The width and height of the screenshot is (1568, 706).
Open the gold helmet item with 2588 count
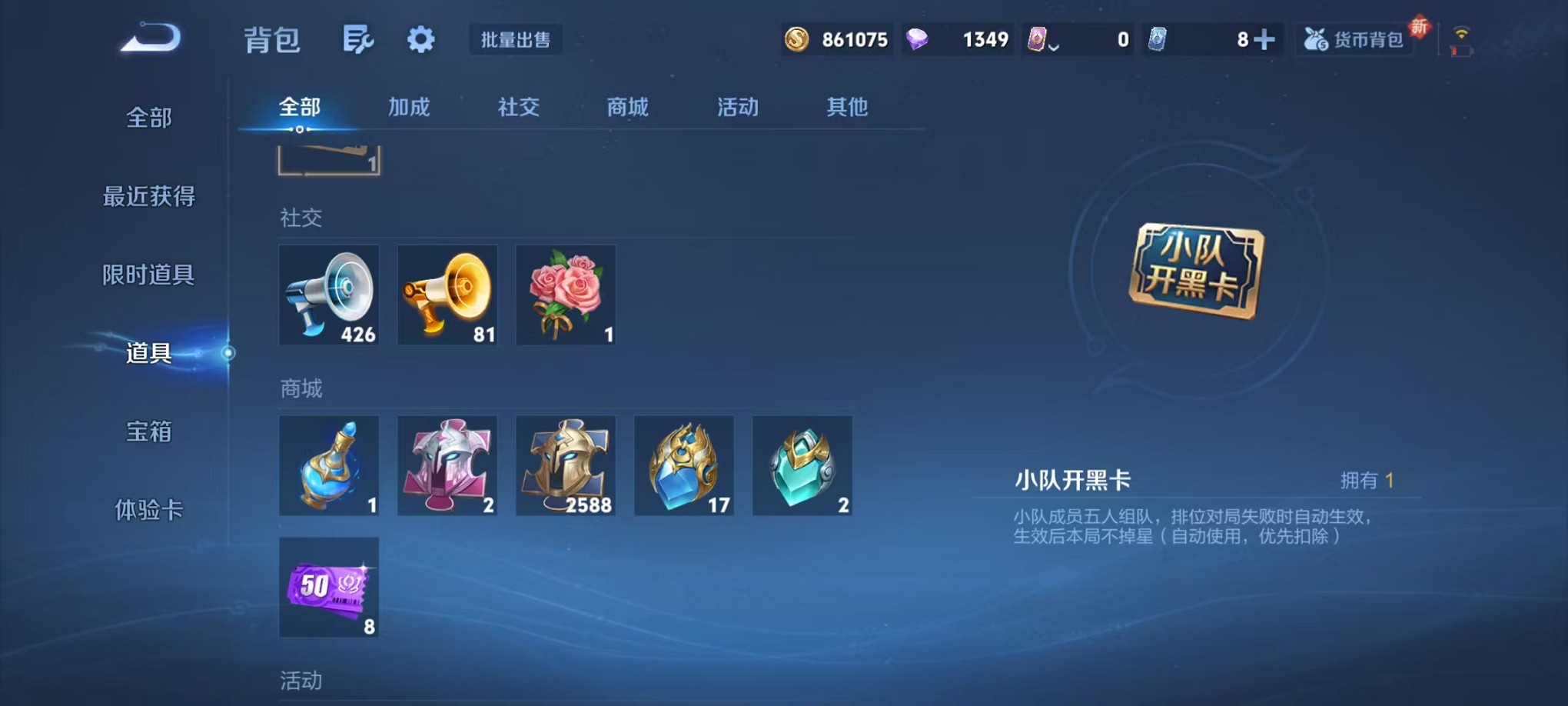tap(566, 465)
